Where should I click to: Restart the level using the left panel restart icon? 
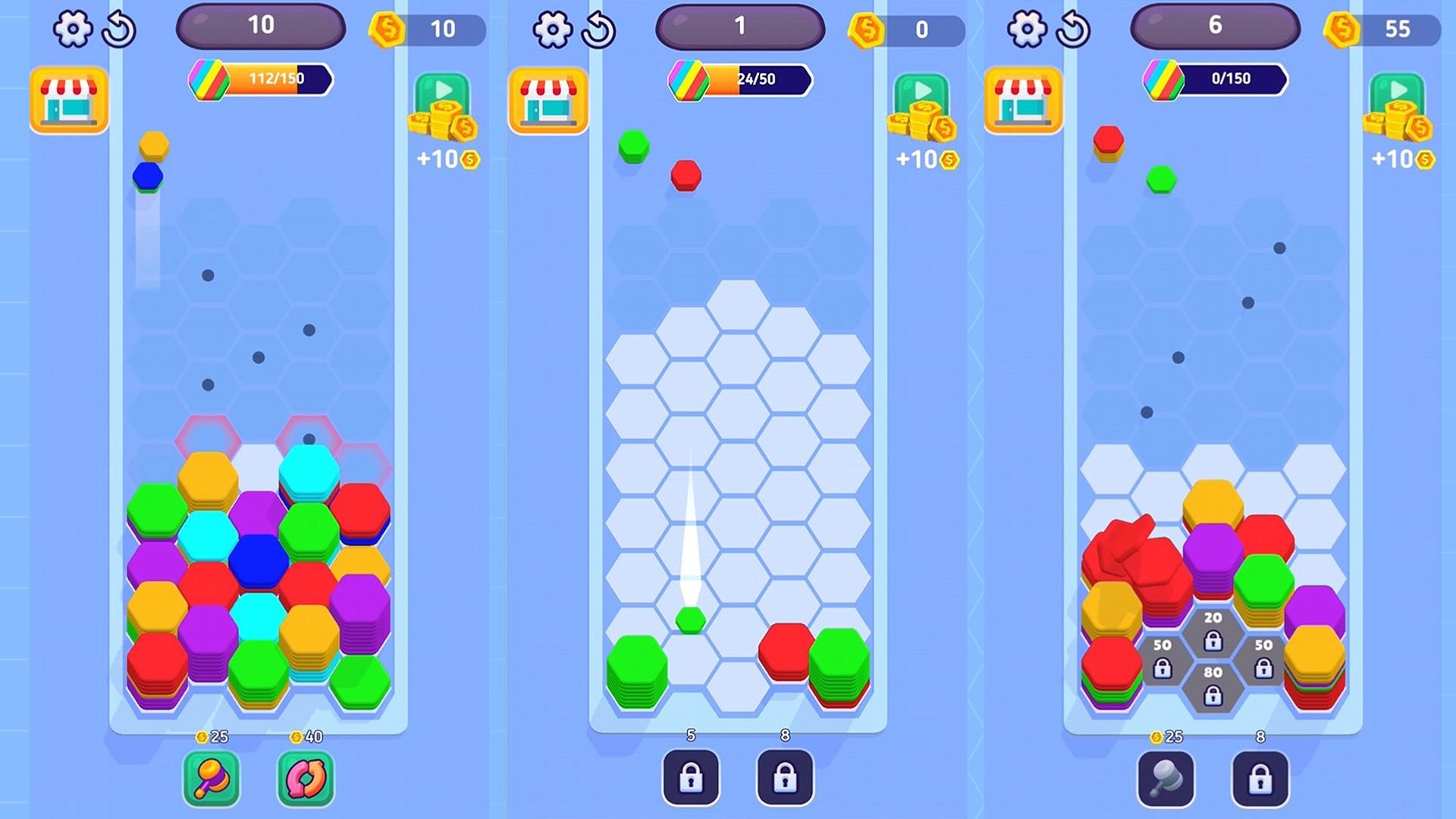click(x=120, y=29)
